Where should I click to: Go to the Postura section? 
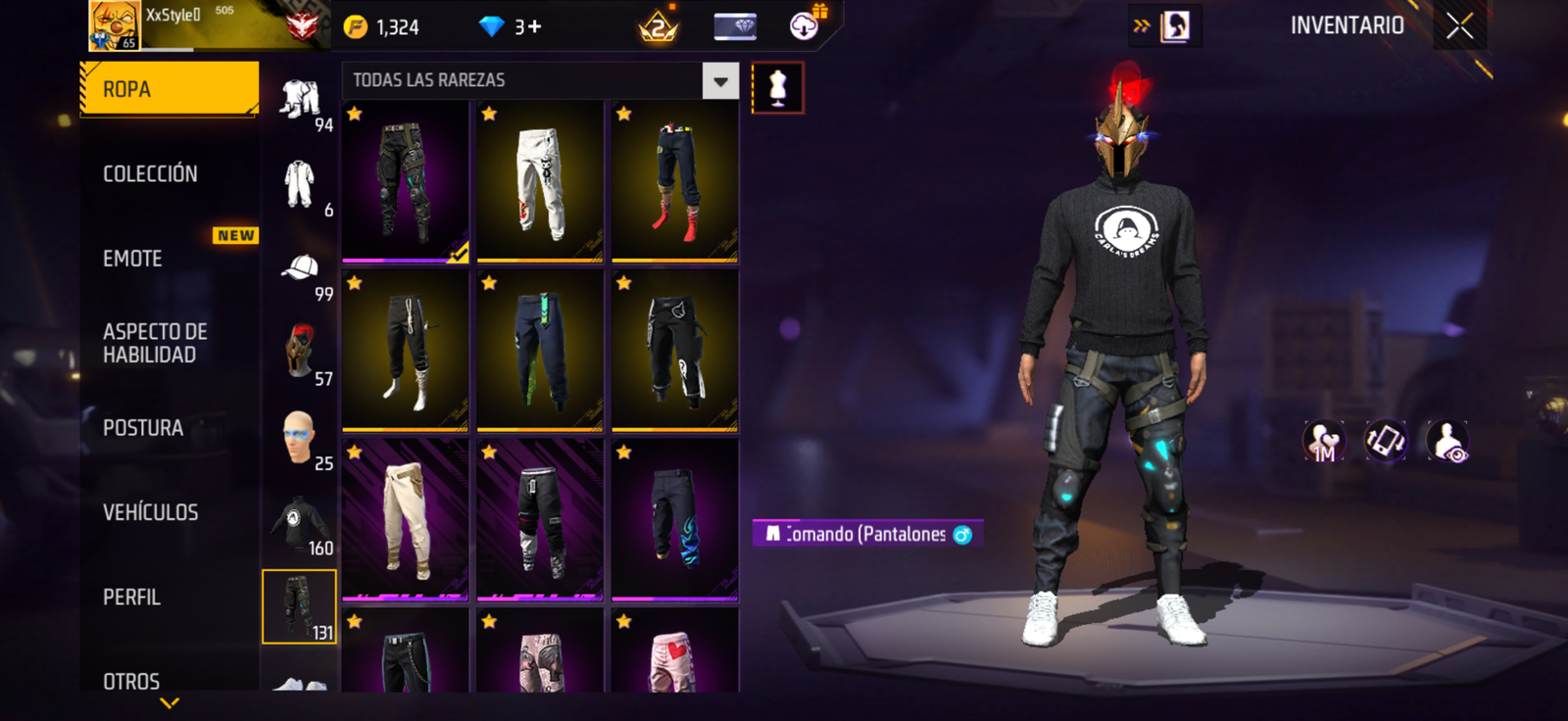click(x=143, y=428)
